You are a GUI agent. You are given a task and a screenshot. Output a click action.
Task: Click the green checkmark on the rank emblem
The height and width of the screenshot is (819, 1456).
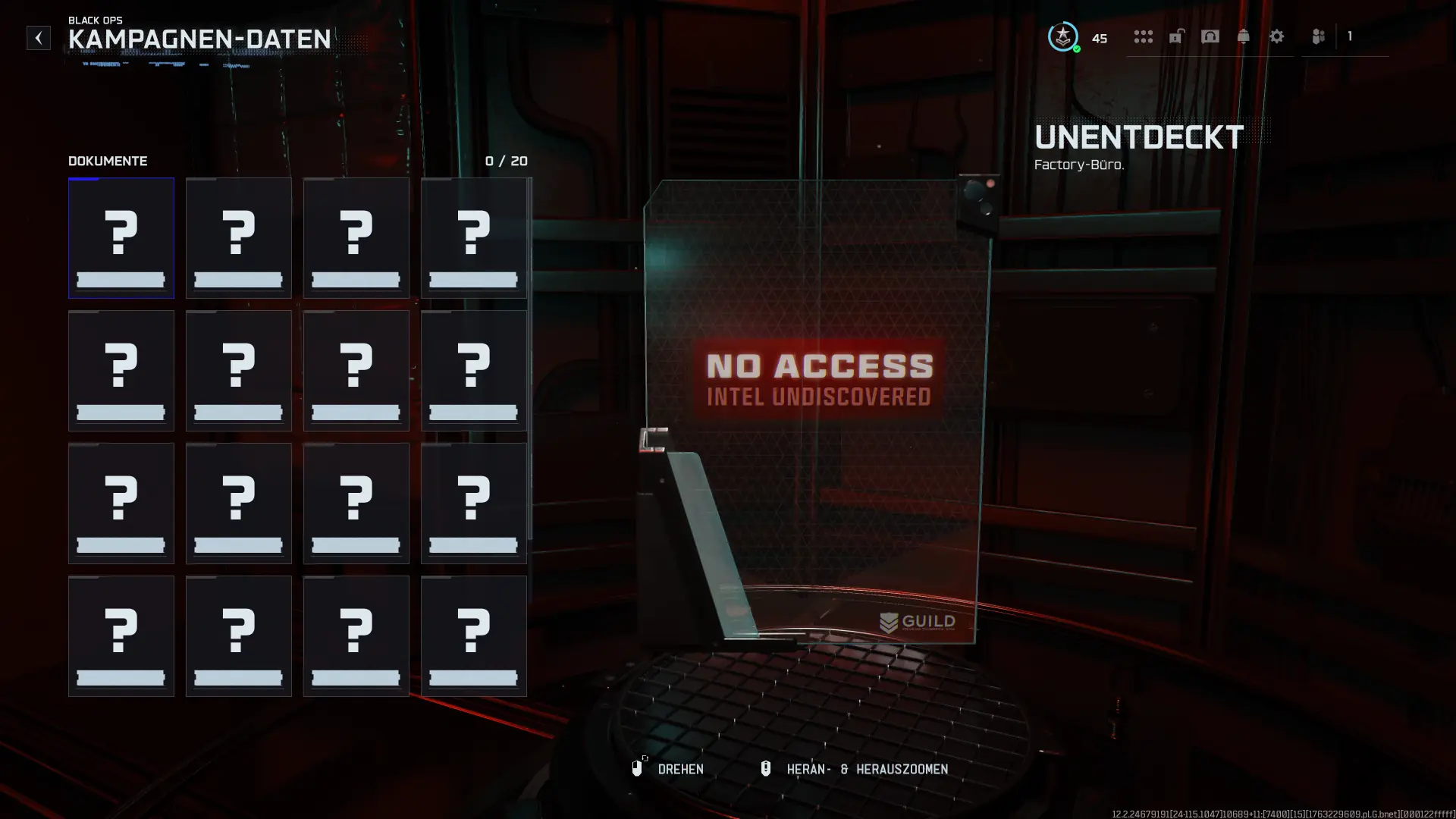point(1076,48)
